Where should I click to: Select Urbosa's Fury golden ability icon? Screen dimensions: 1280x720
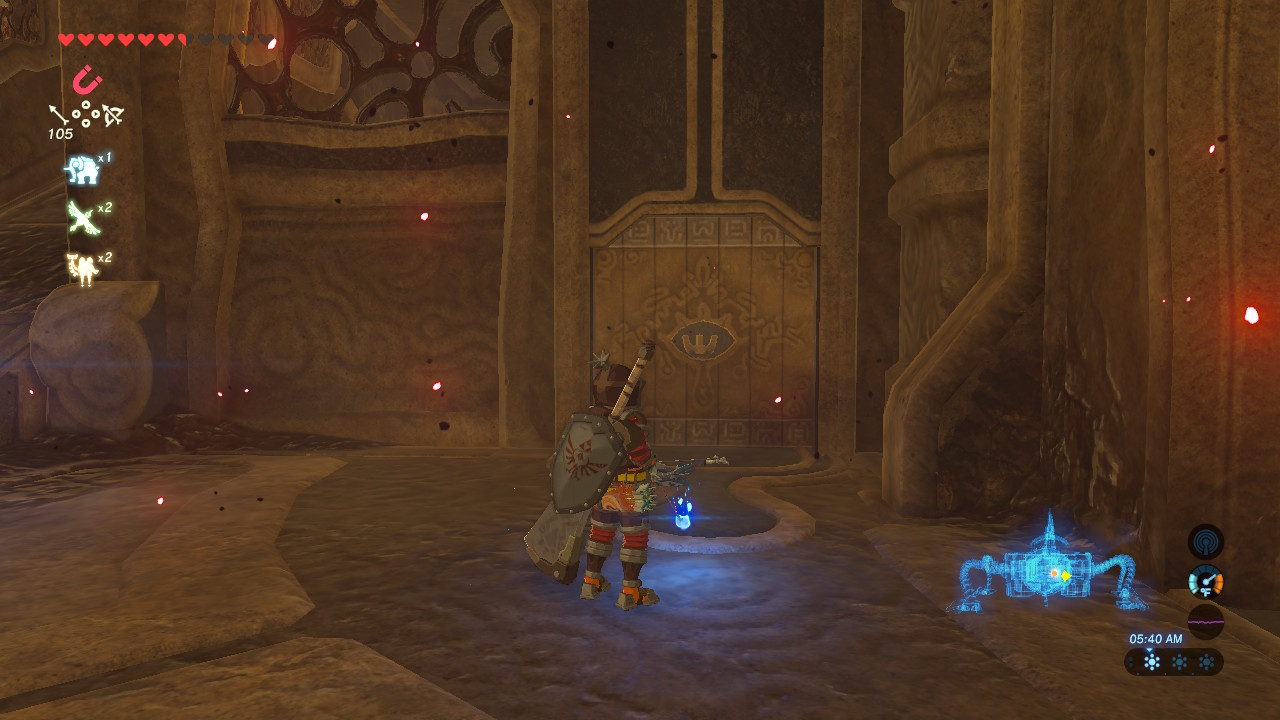82,268
